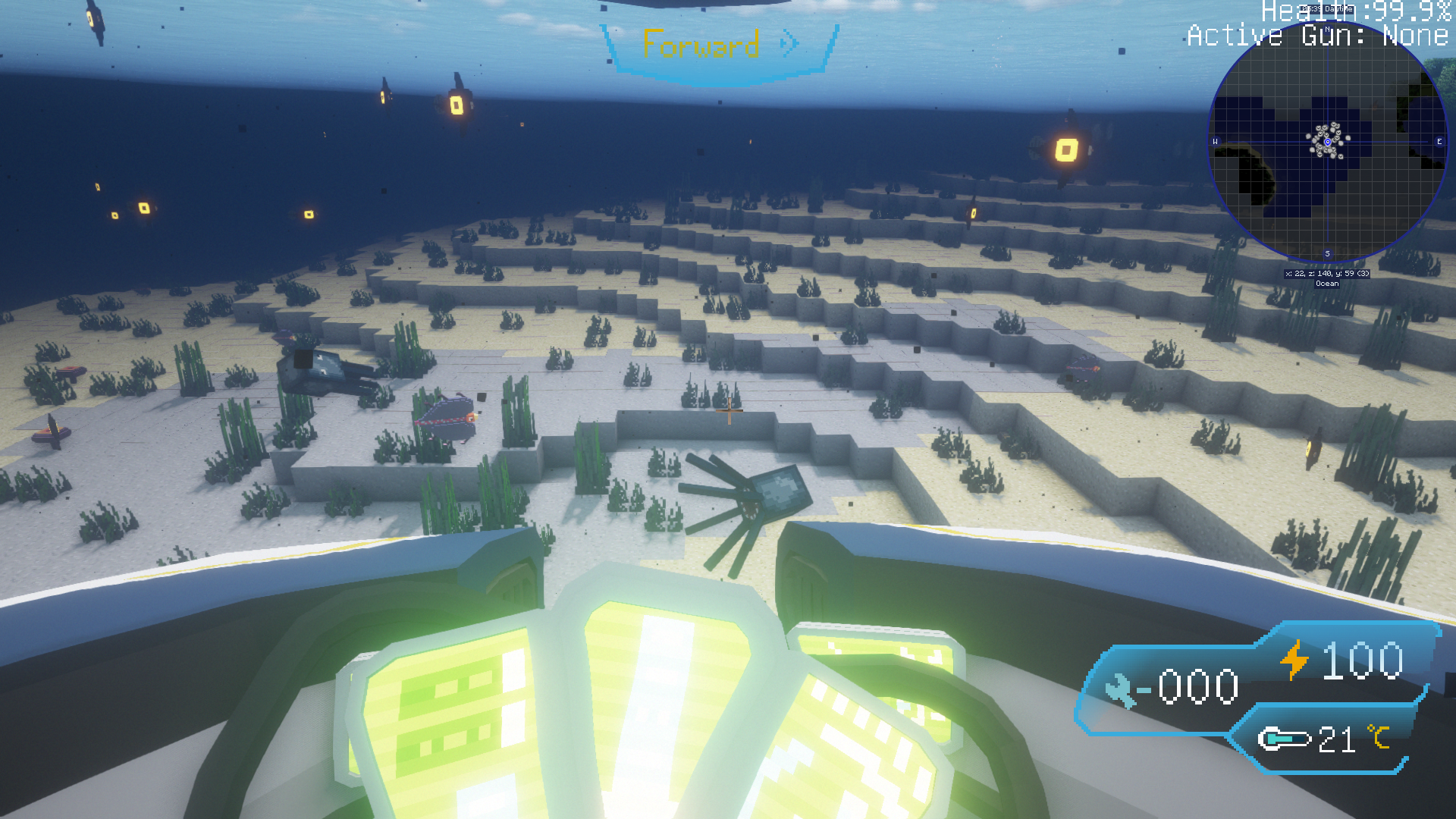Select the lightning bolt energy icon
Screen dimensions: 1456x819
(x=1294, y=659)
